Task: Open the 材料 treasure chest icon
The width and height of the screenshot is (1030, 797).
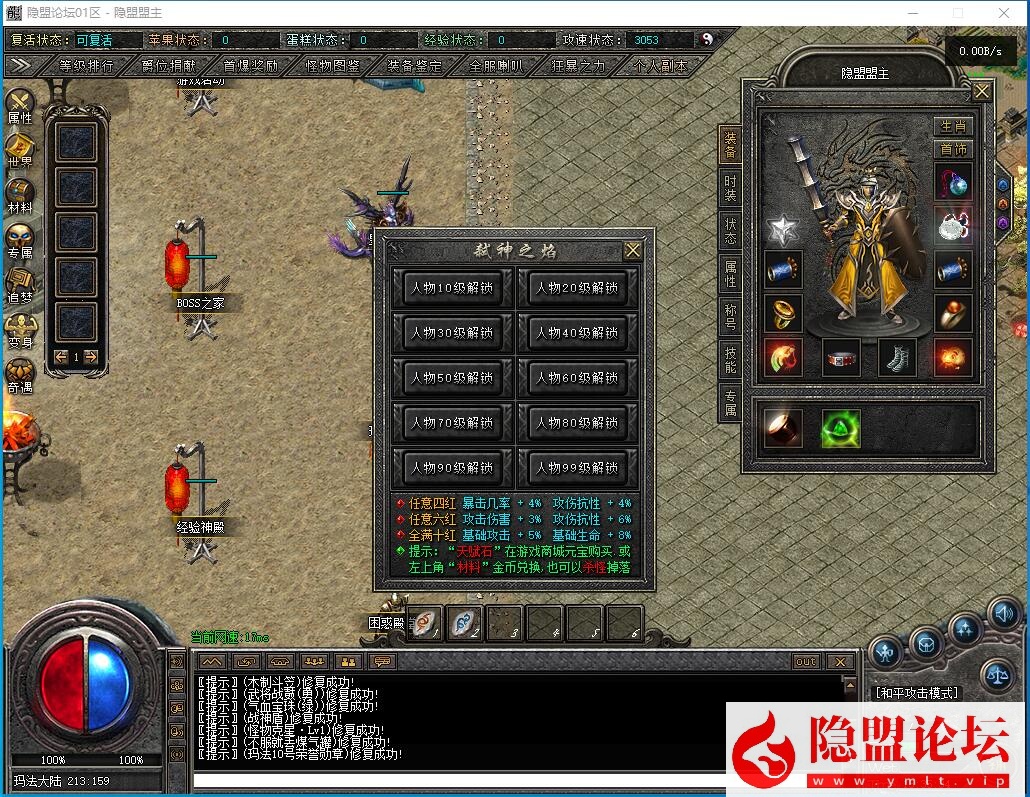Action: [x=20, y=192]
